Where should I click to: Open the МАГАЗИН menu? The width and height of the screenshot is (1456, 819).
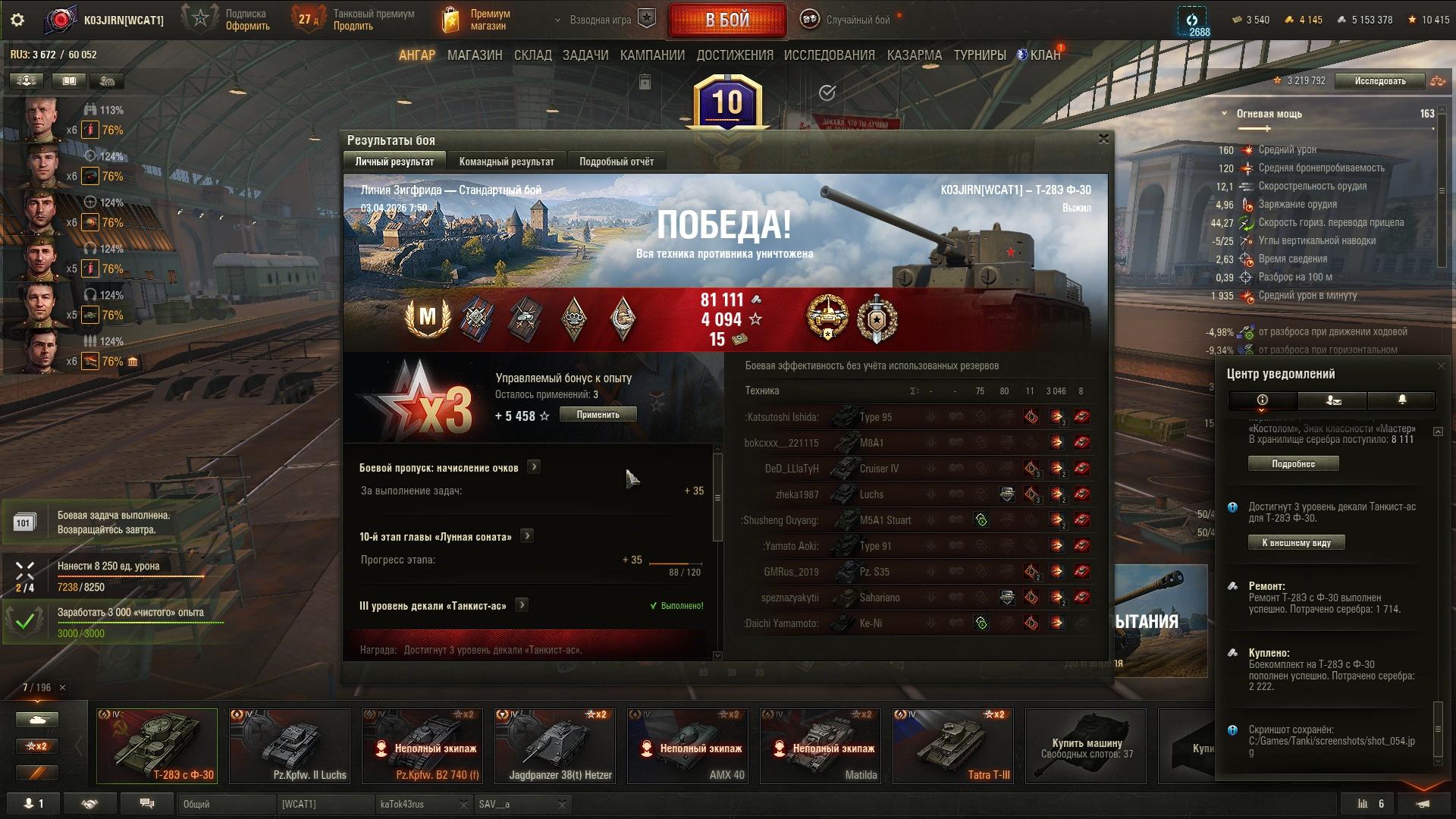[x=475, y=55]
